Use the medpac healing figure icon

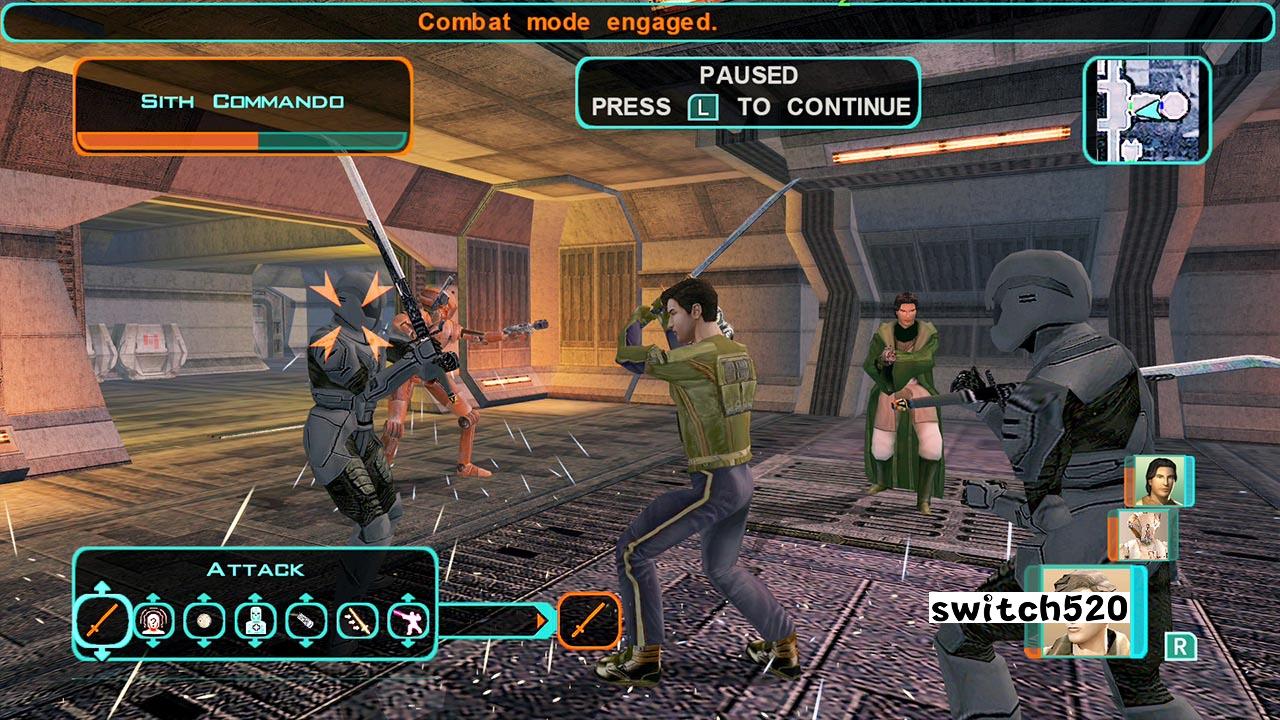coord(255,621)
